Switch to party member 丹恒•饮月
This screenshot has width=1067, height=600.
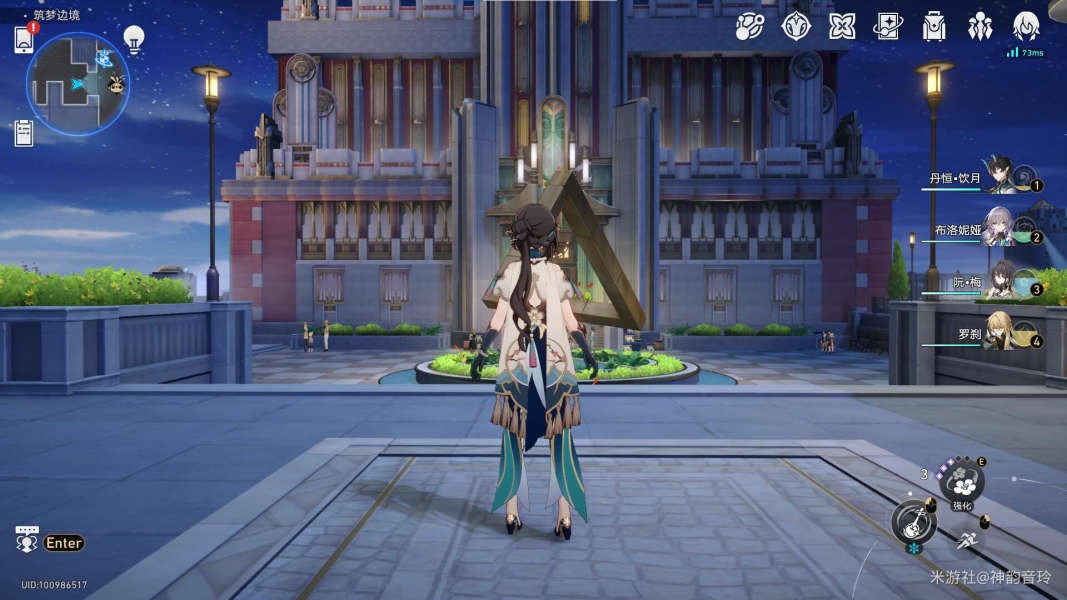(1000, 177)
